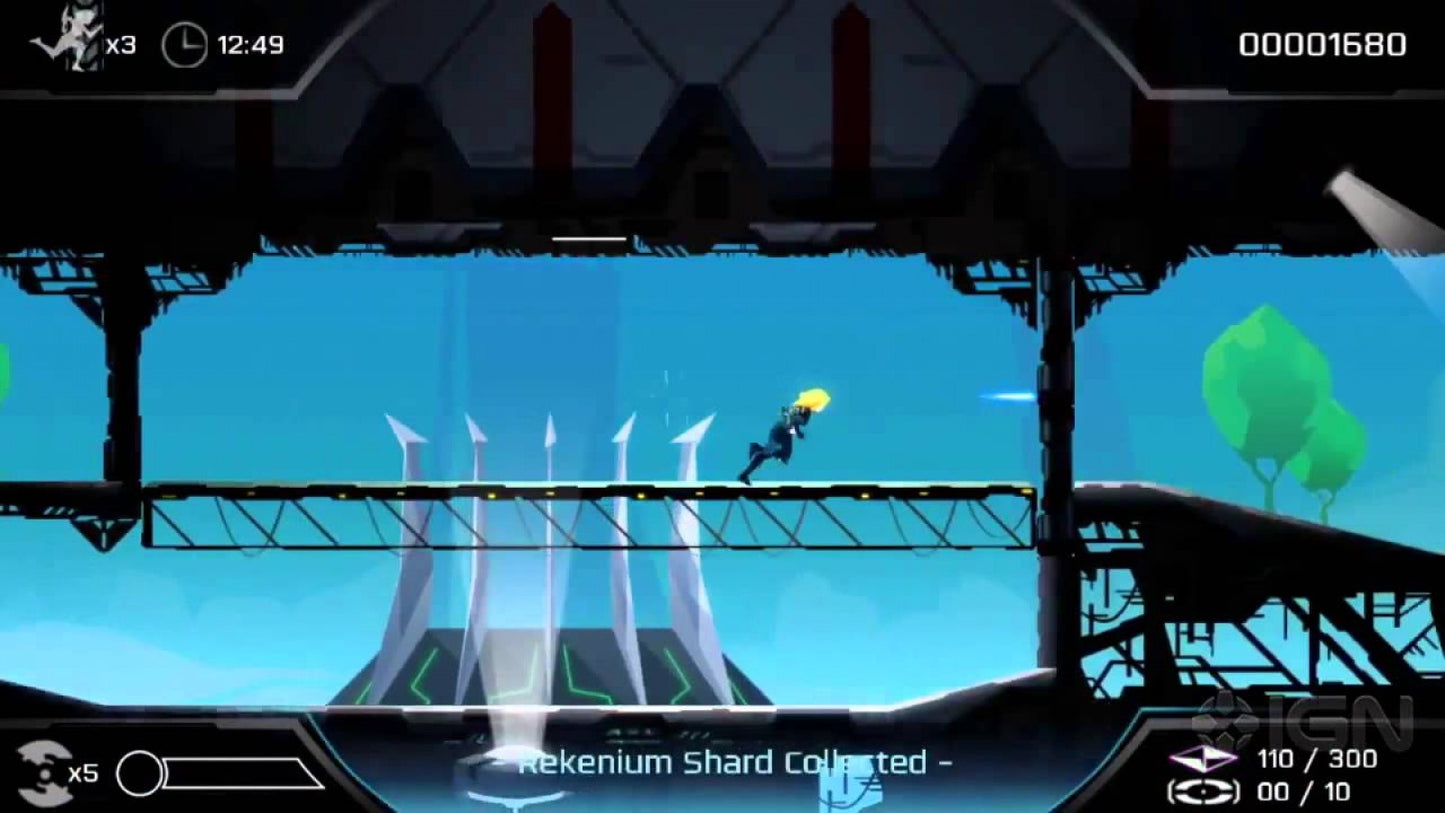Click the x5 bomb count label
This screenshot has width=1445, height=813.
(86, 772)
